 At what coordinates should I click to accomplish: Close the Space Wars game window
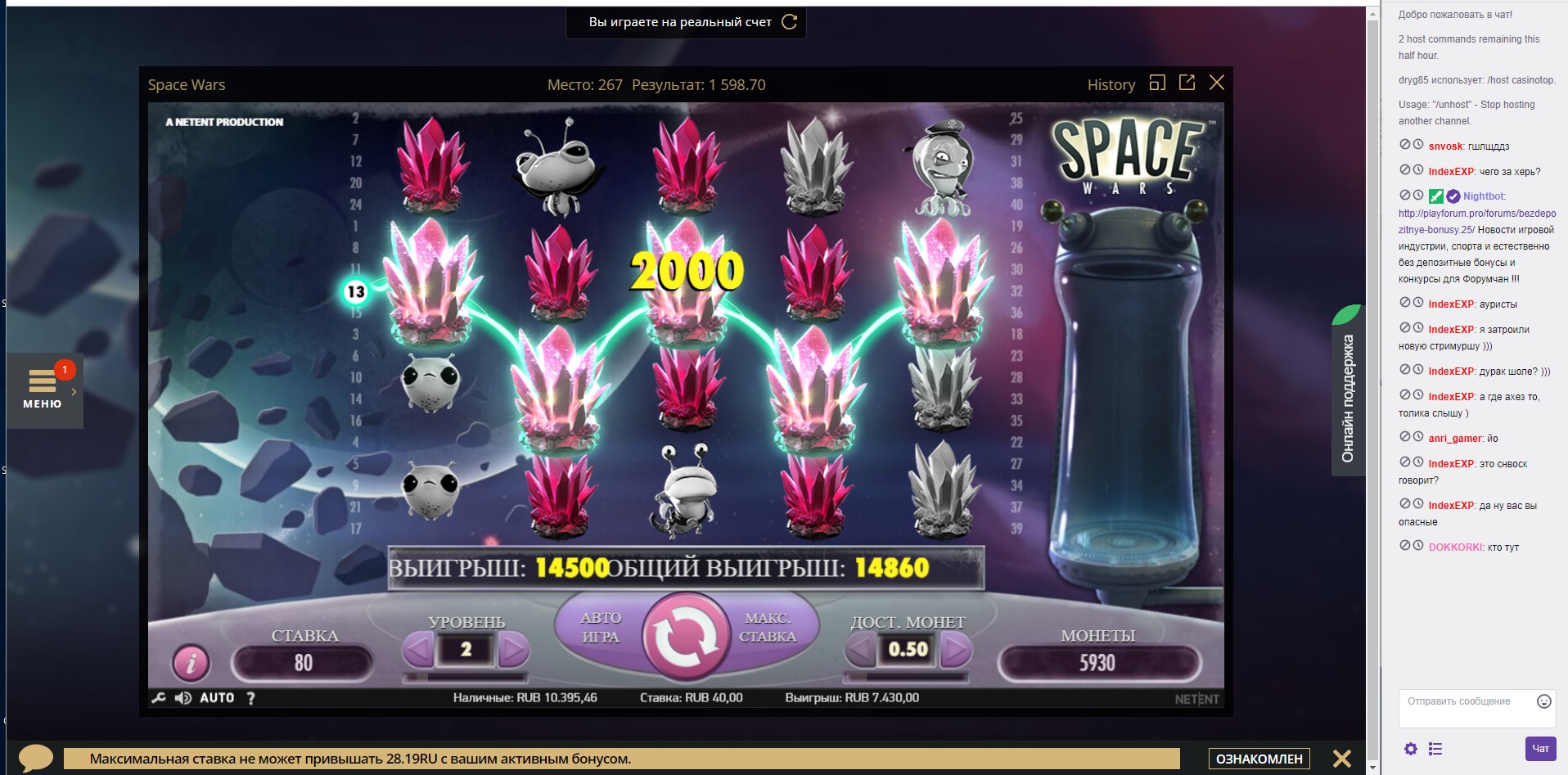point(1217,83)
